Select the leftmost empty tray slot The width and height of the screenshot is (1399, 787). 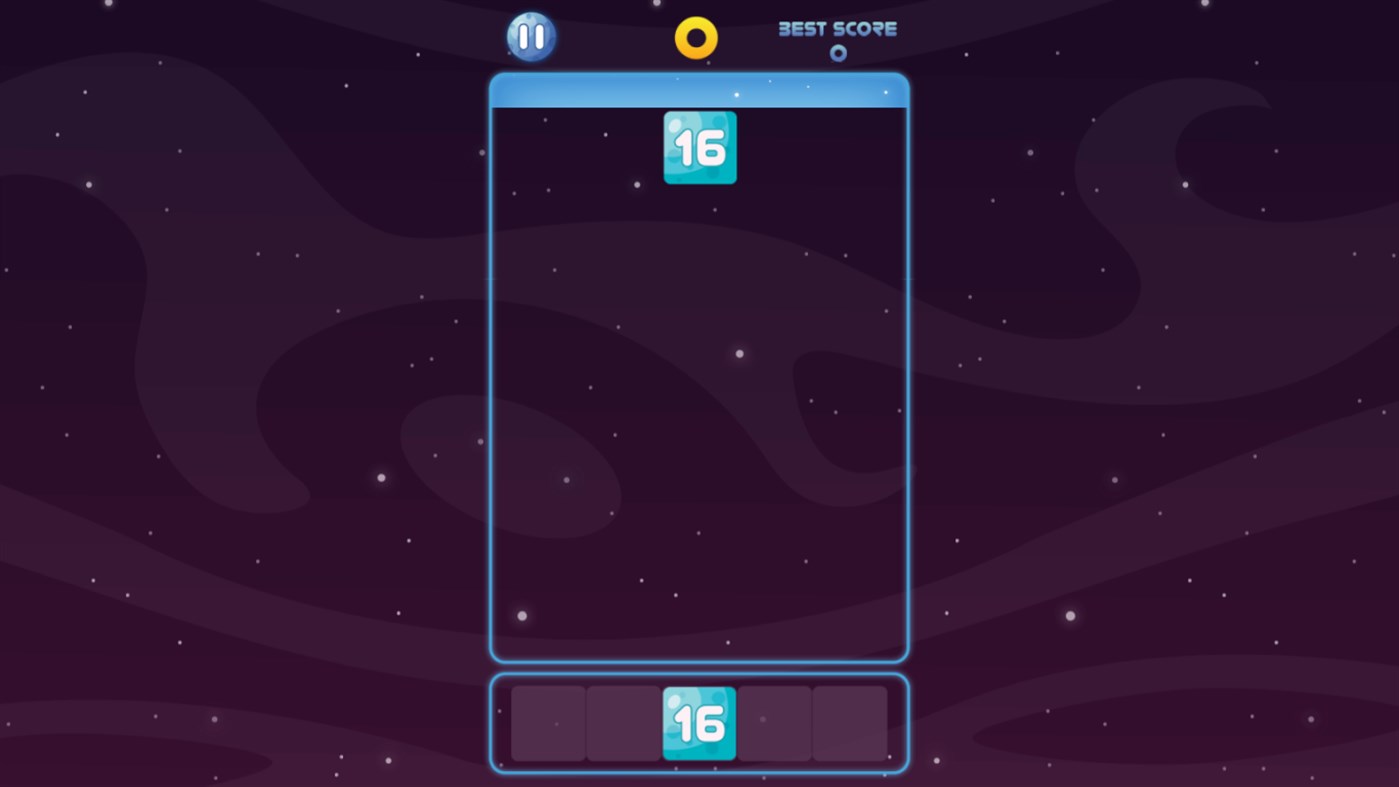(547, 722)
